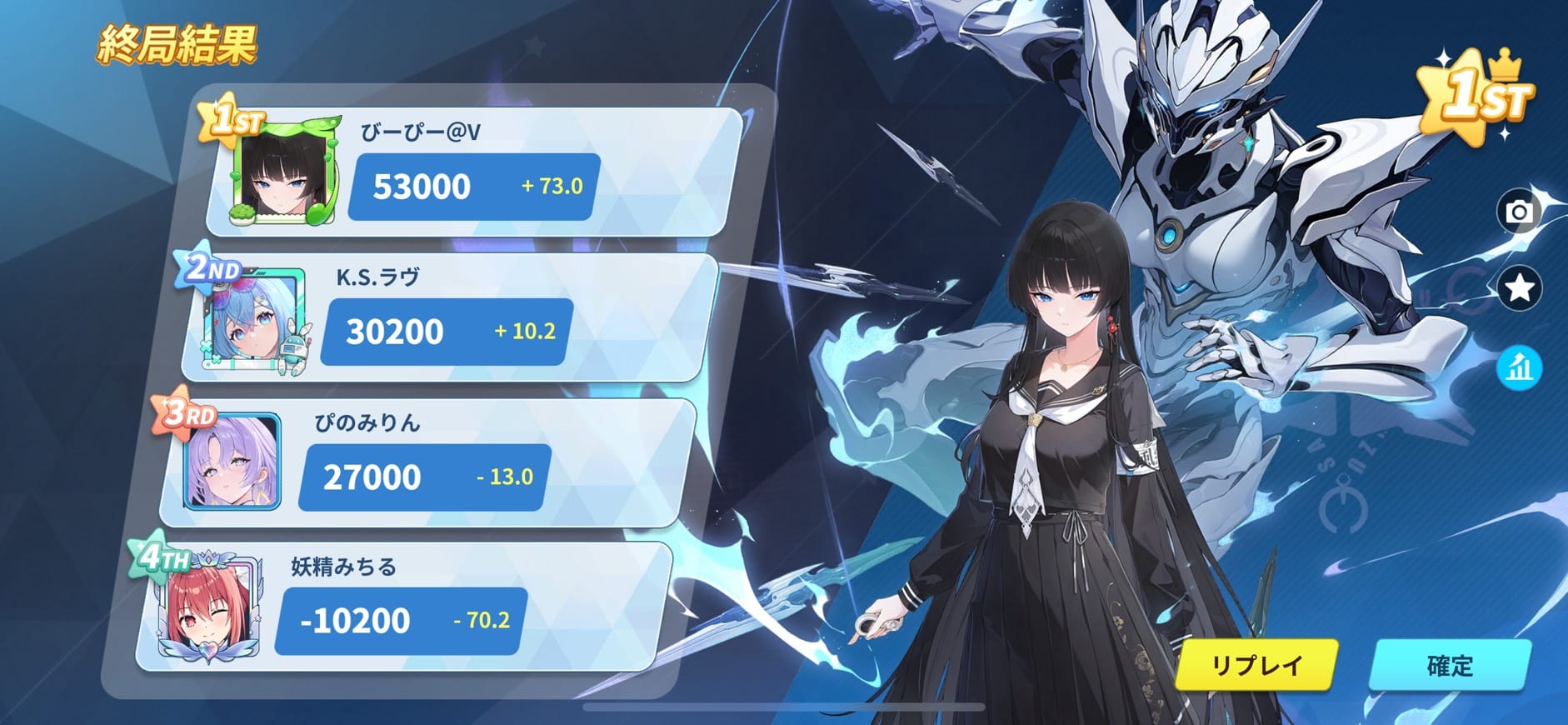This screenshot has width=1568, height=725.
Task: Confirm results with the 確定 button
Action: pos(1450,665)
